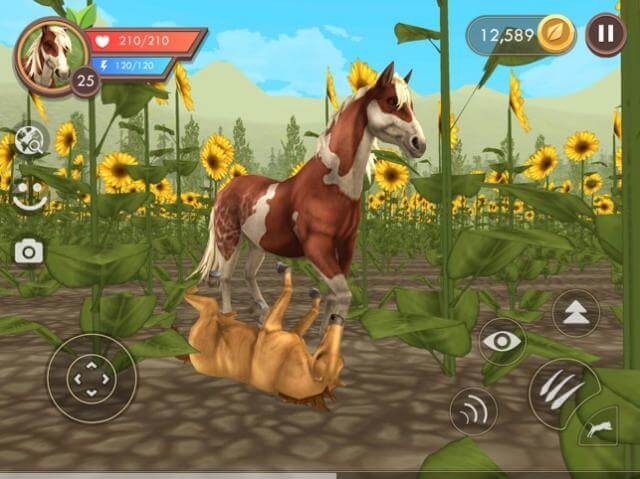Tap the gold coin currency counter

tap(522, 36)
